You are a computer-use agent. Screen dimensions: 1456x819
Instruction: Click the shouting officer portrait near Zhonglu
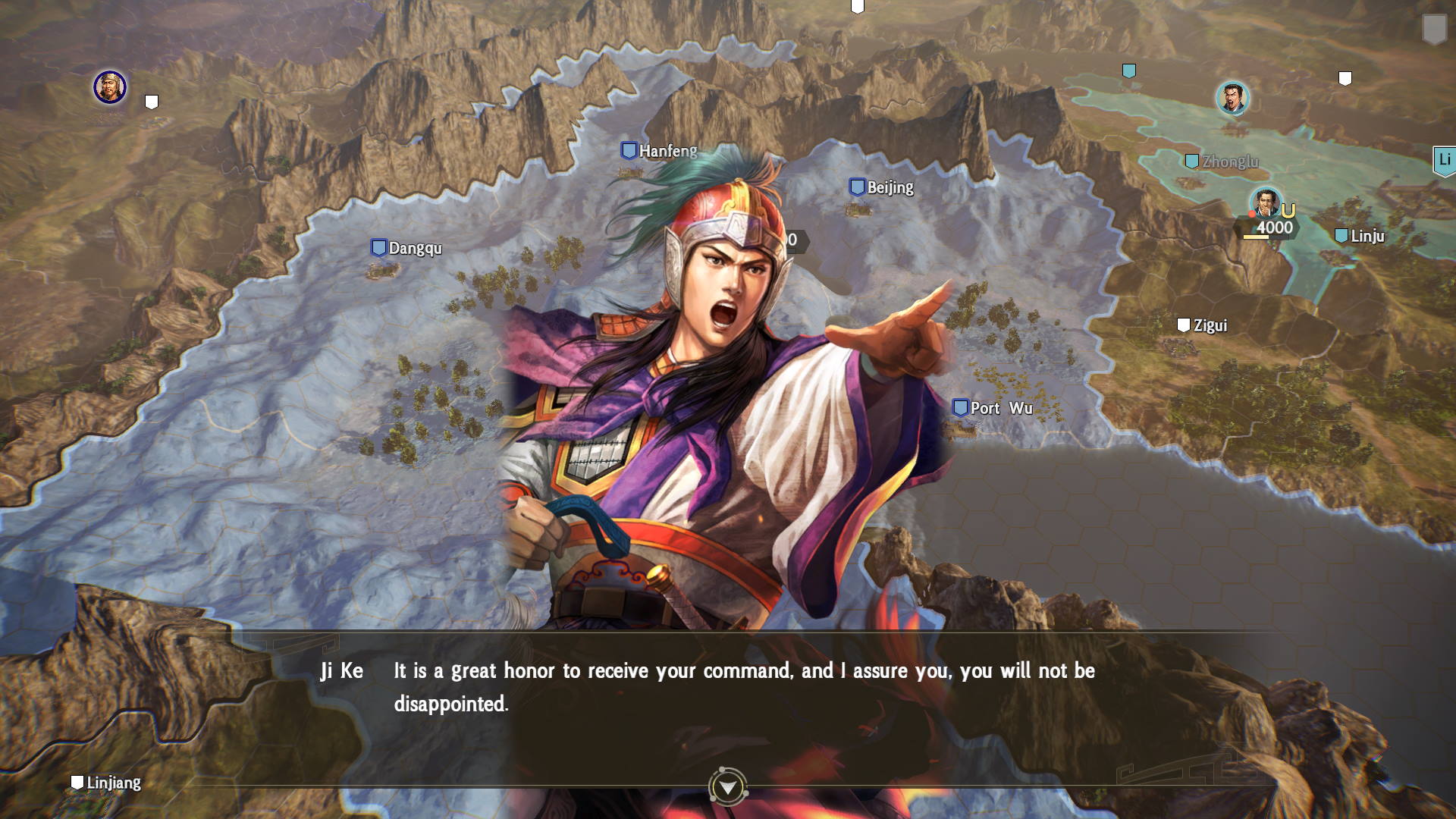click(1232, 99)
